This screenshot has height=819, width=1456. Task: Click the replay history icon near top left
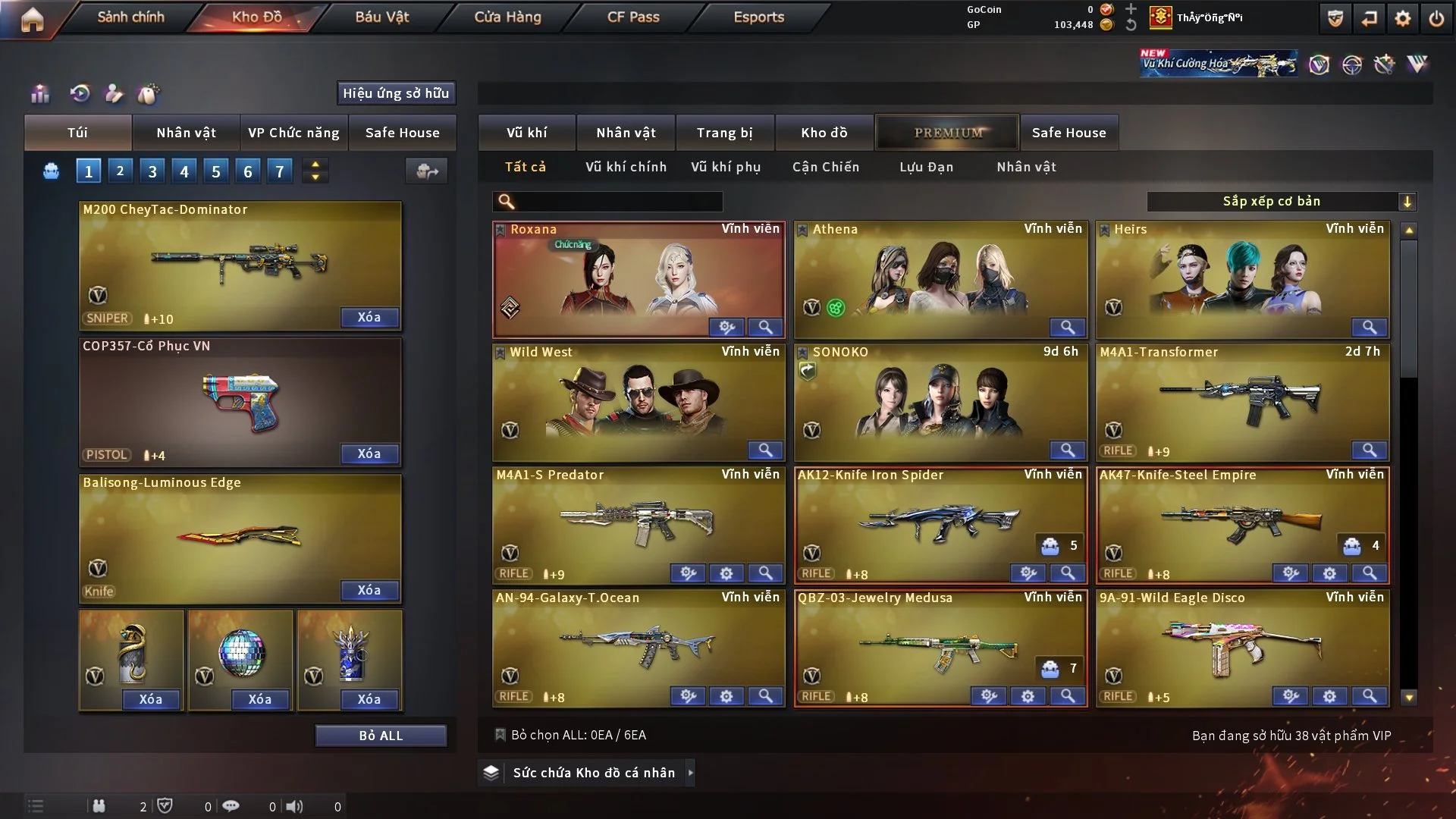tap(80, 94)
